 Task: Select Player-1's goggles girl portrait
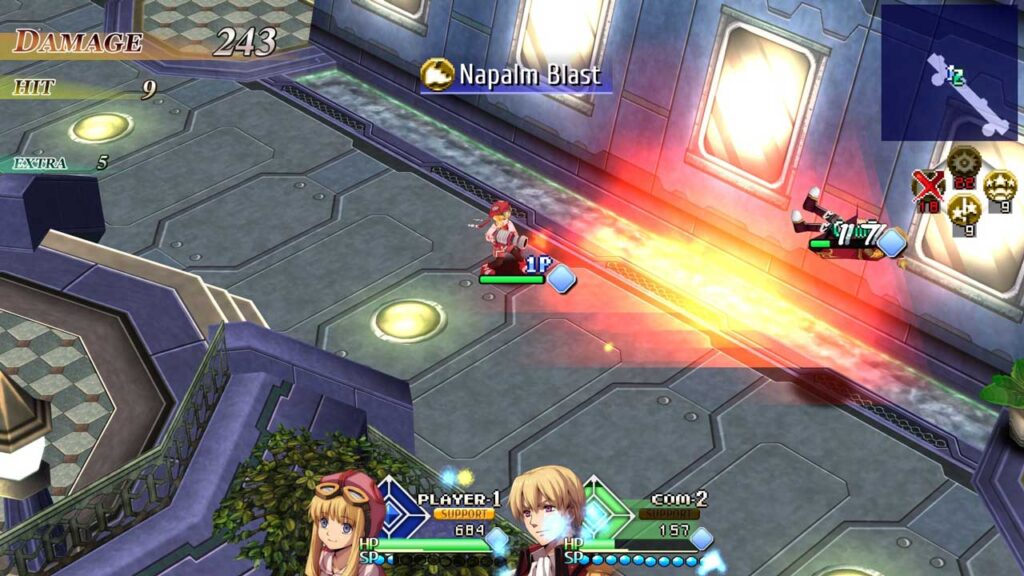[346, 525]
